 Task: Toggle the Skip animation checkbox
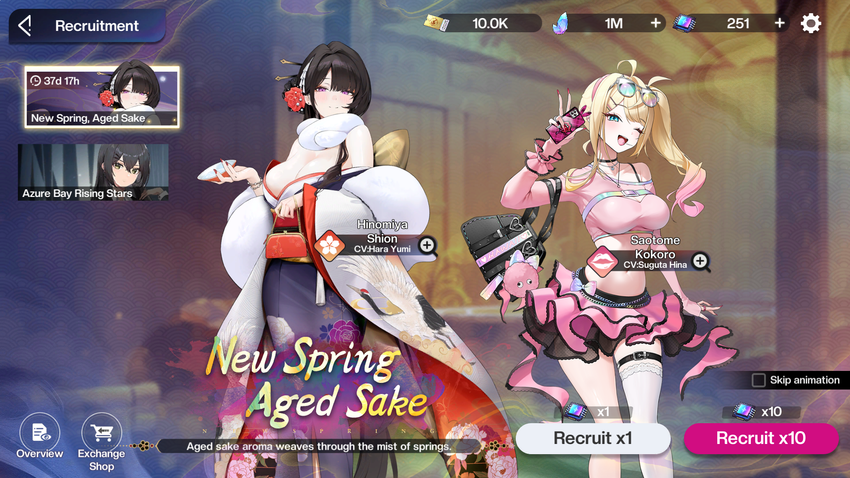pyautogui.click(x=759, y=380)
